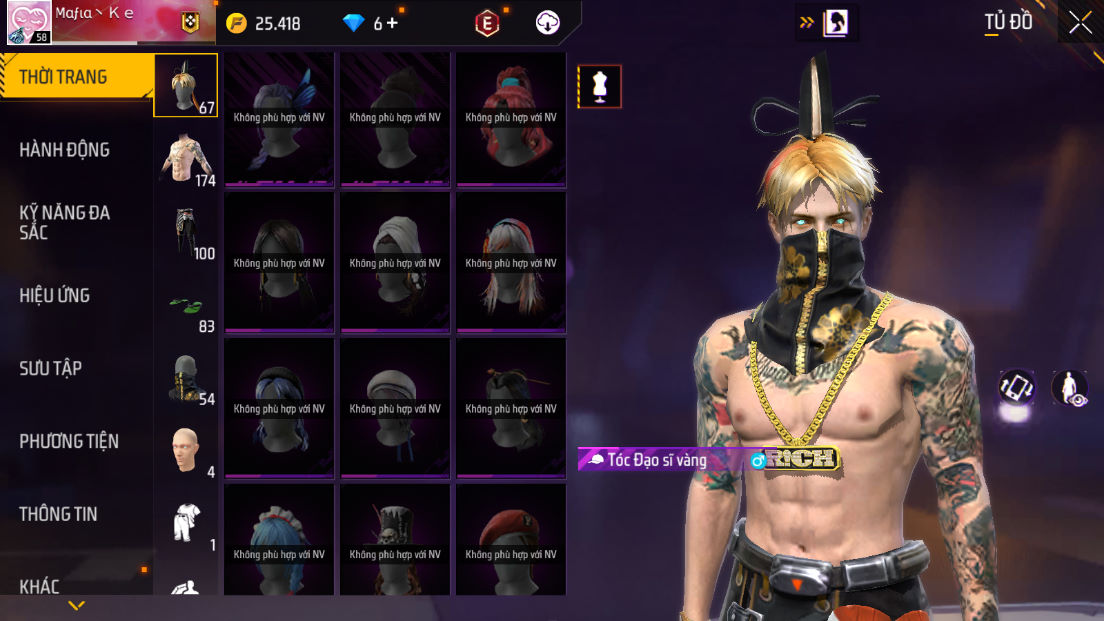The image size is (1104, 621).
Task: Choose the red beret hair item
Action: tap(511, 540)
